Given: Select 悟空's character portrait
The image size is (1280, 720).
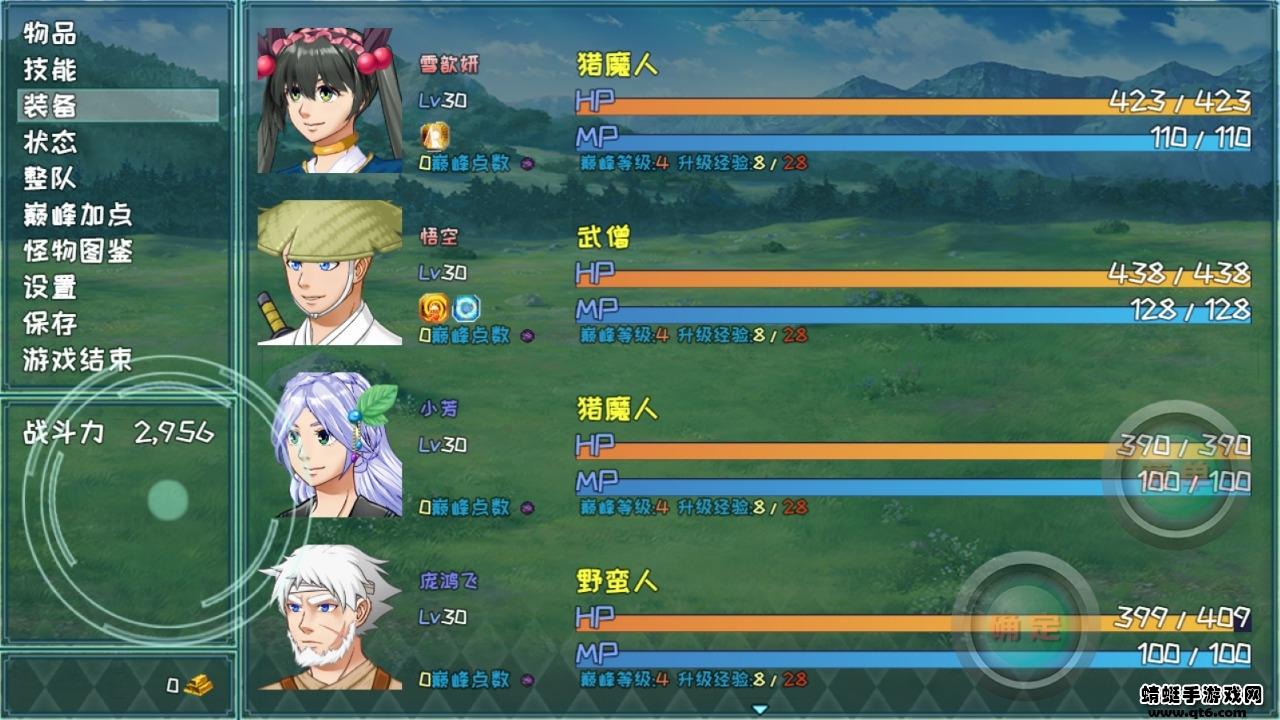Looking at the screenshot, I should click(329, 268).
